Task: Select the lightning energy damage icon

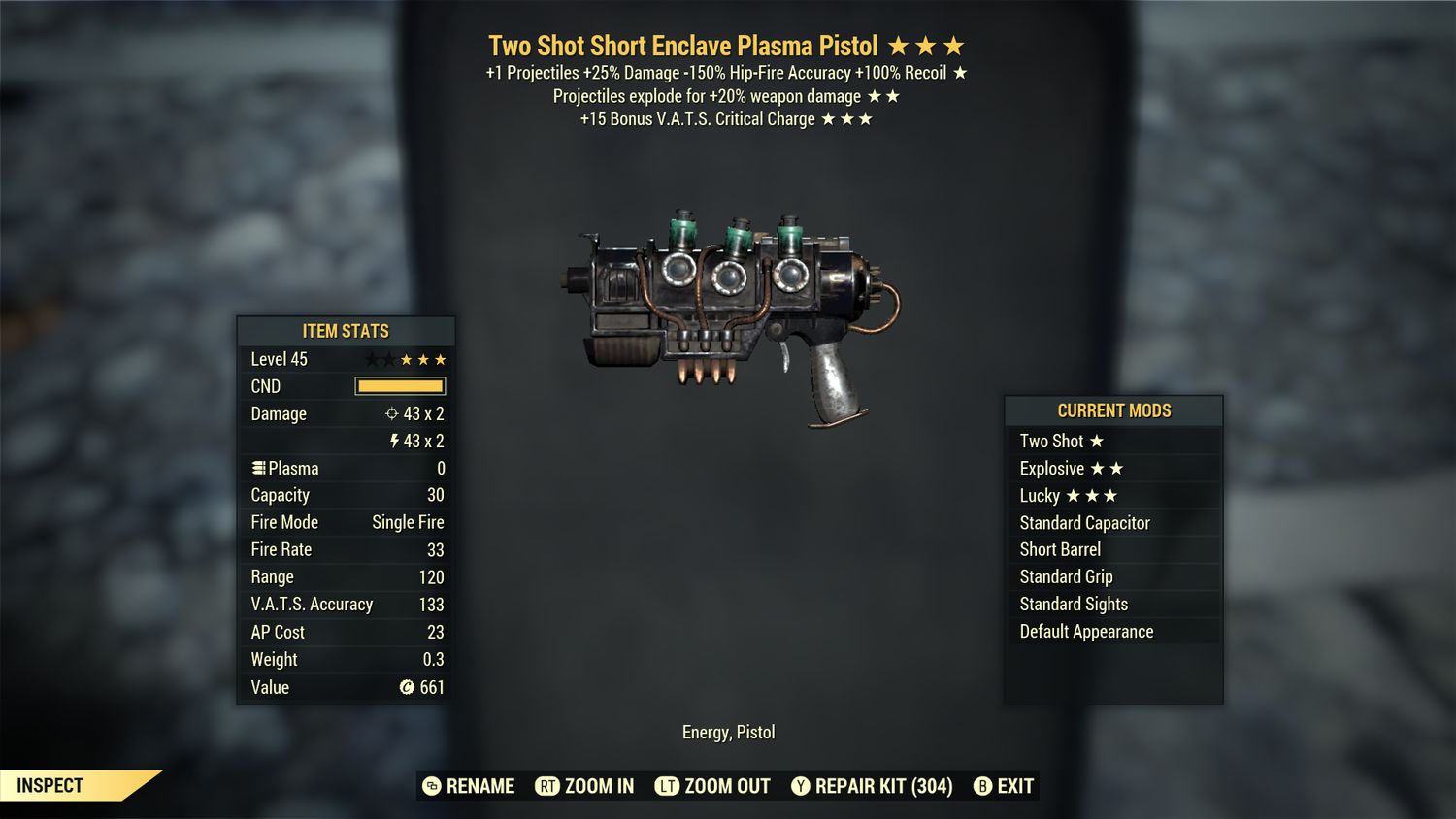Action: click(396, 441)
